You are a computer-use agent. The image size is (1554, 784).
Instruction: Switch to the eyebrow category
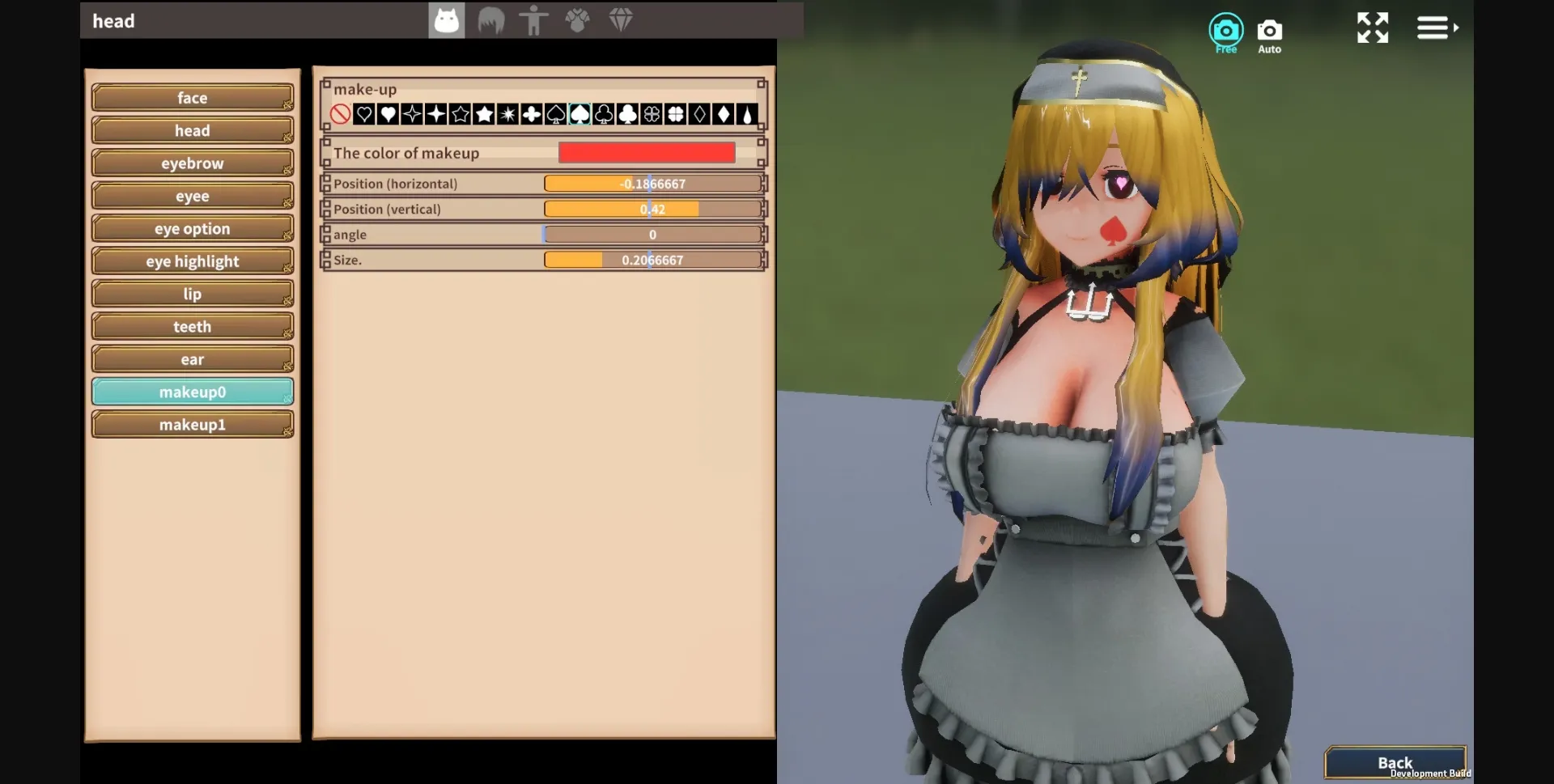coord(192,163)
